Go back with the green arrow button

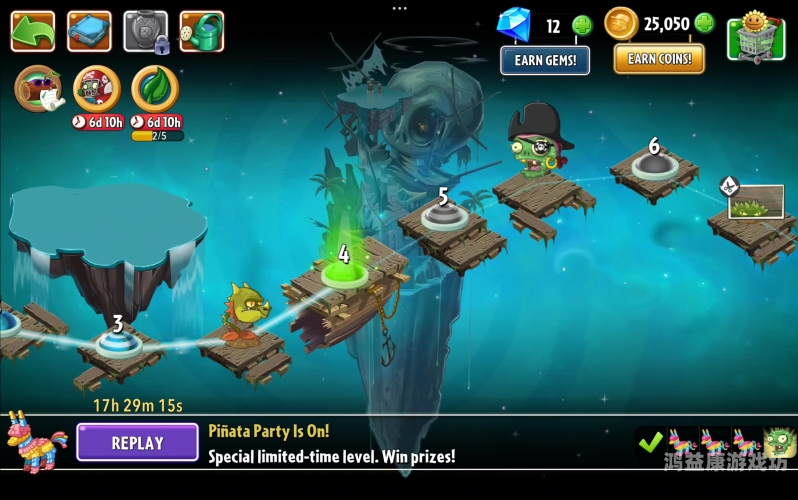33,31
